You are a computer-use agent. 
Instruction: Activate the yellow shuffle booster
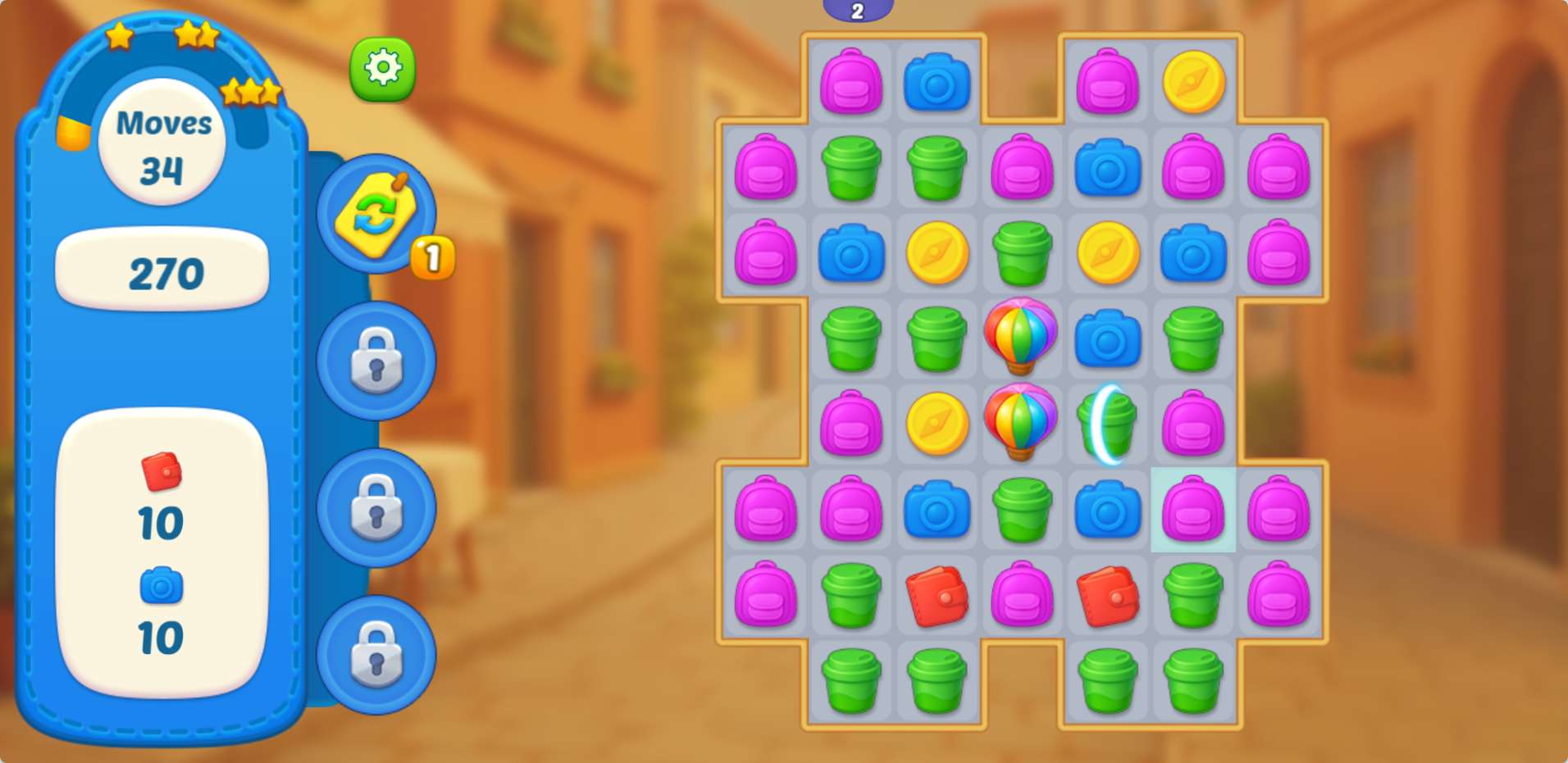click(376, 215)
